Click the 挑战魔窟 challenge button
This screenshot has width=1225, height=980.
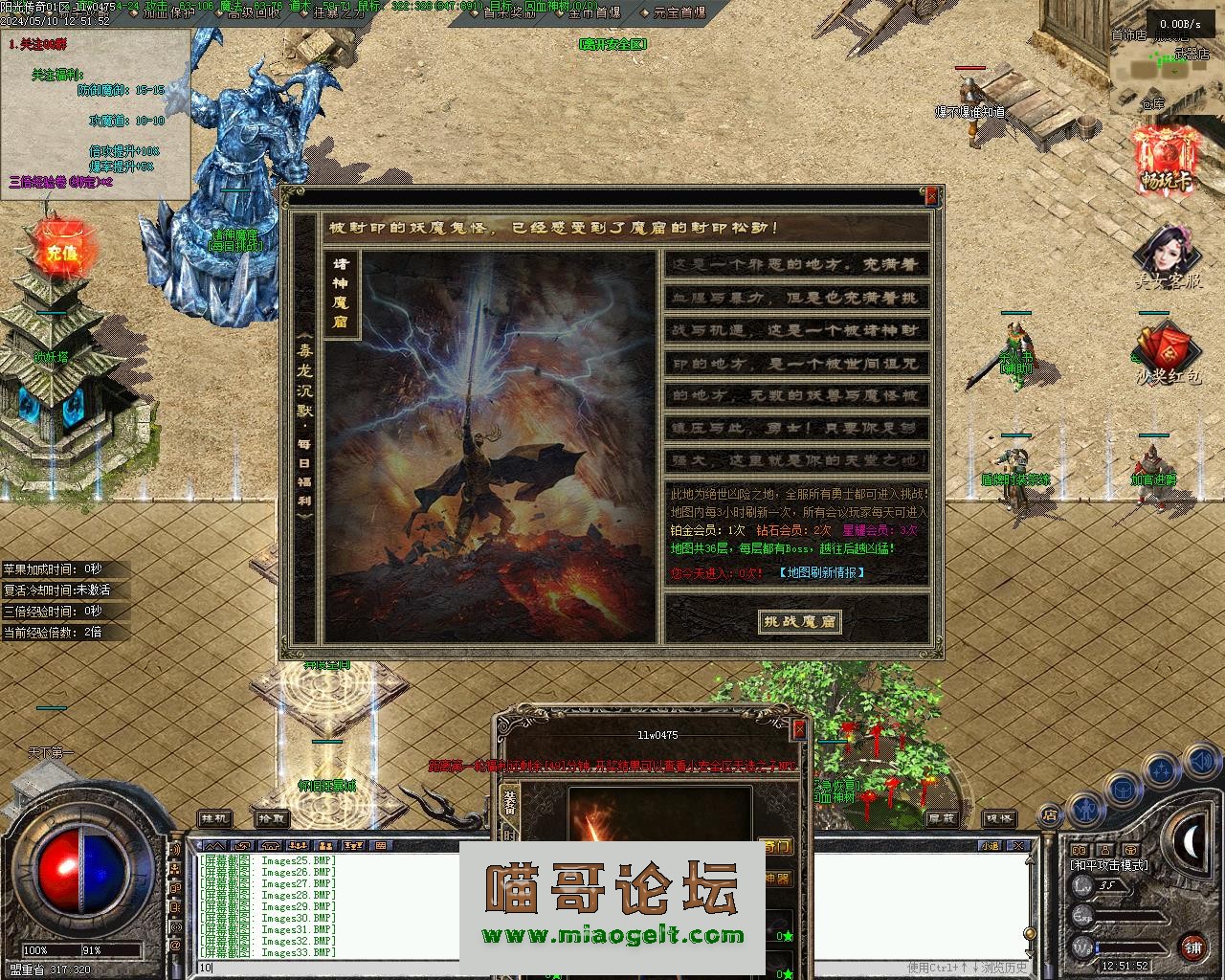tap(799, 621)
